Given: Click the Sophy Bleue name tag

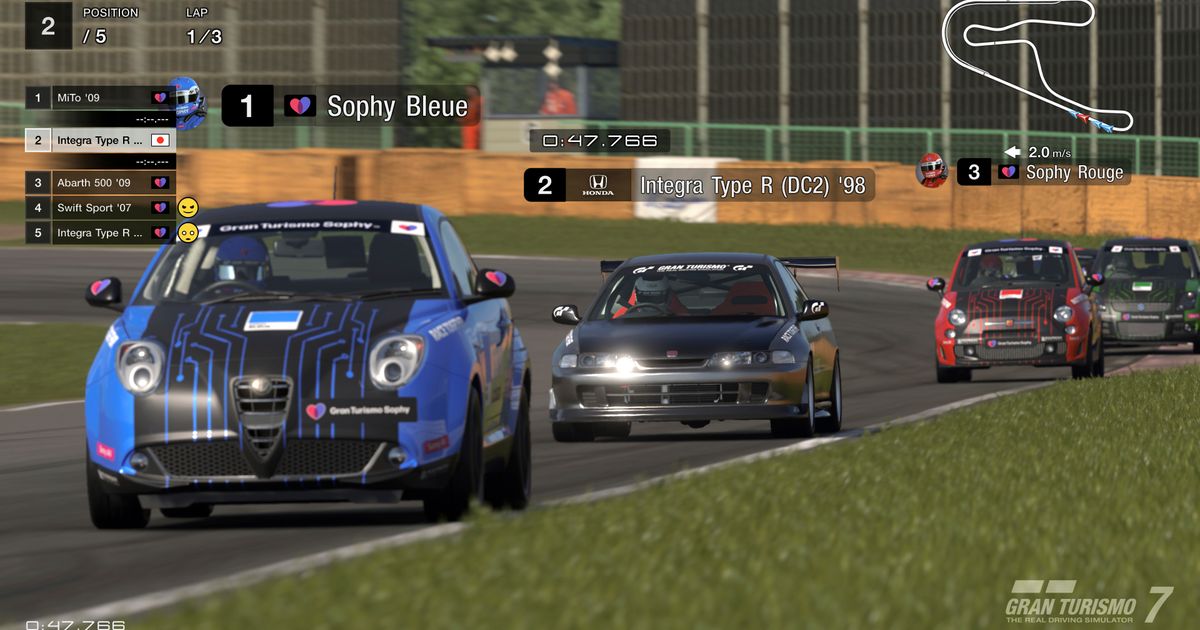Looking at the screenshot, I should pos(396,106).
